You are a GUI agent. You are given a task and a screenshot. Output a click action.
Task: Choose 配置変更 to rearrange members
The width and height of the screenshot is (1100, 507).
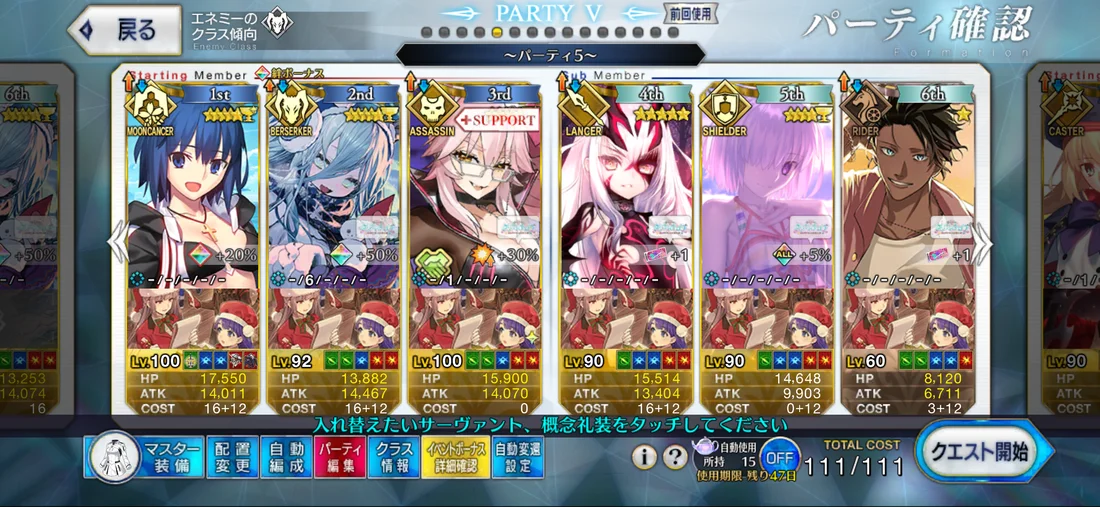click(x=233, y=458)
